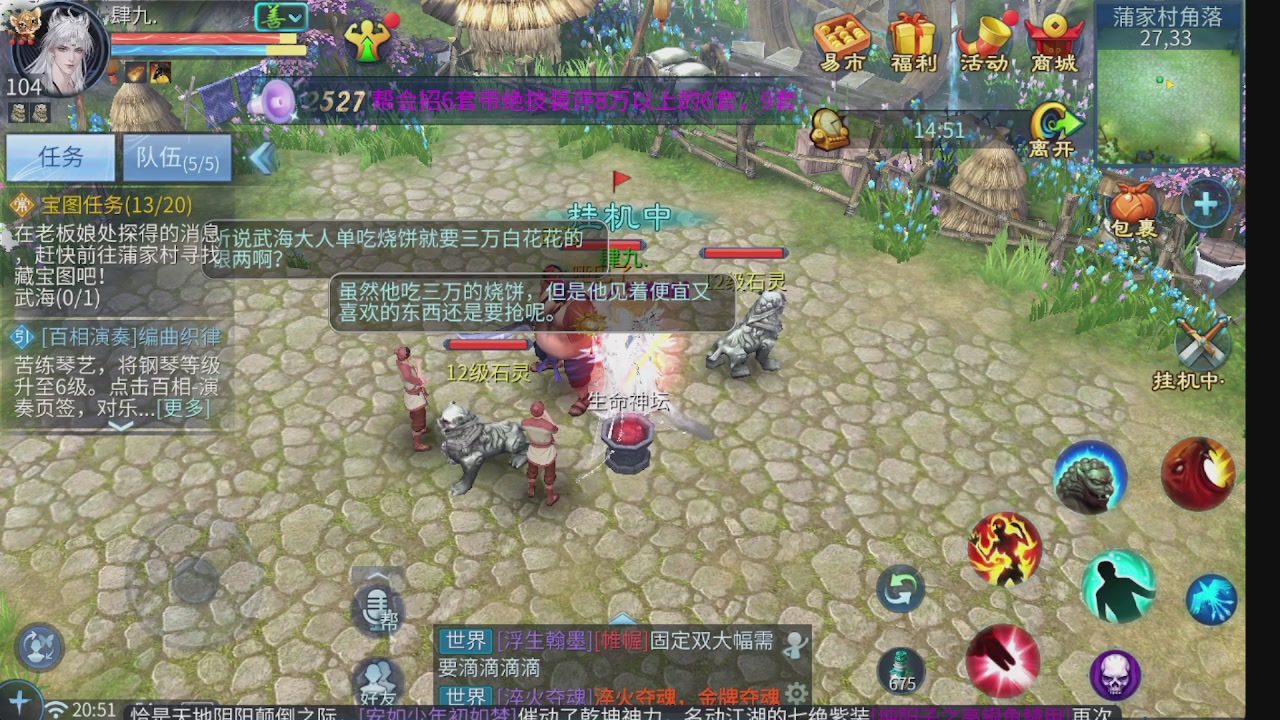Viewport: 1280px width, 720px height.
Task: Click the red health bar of 肆九
Action: (x=200, y=40)
